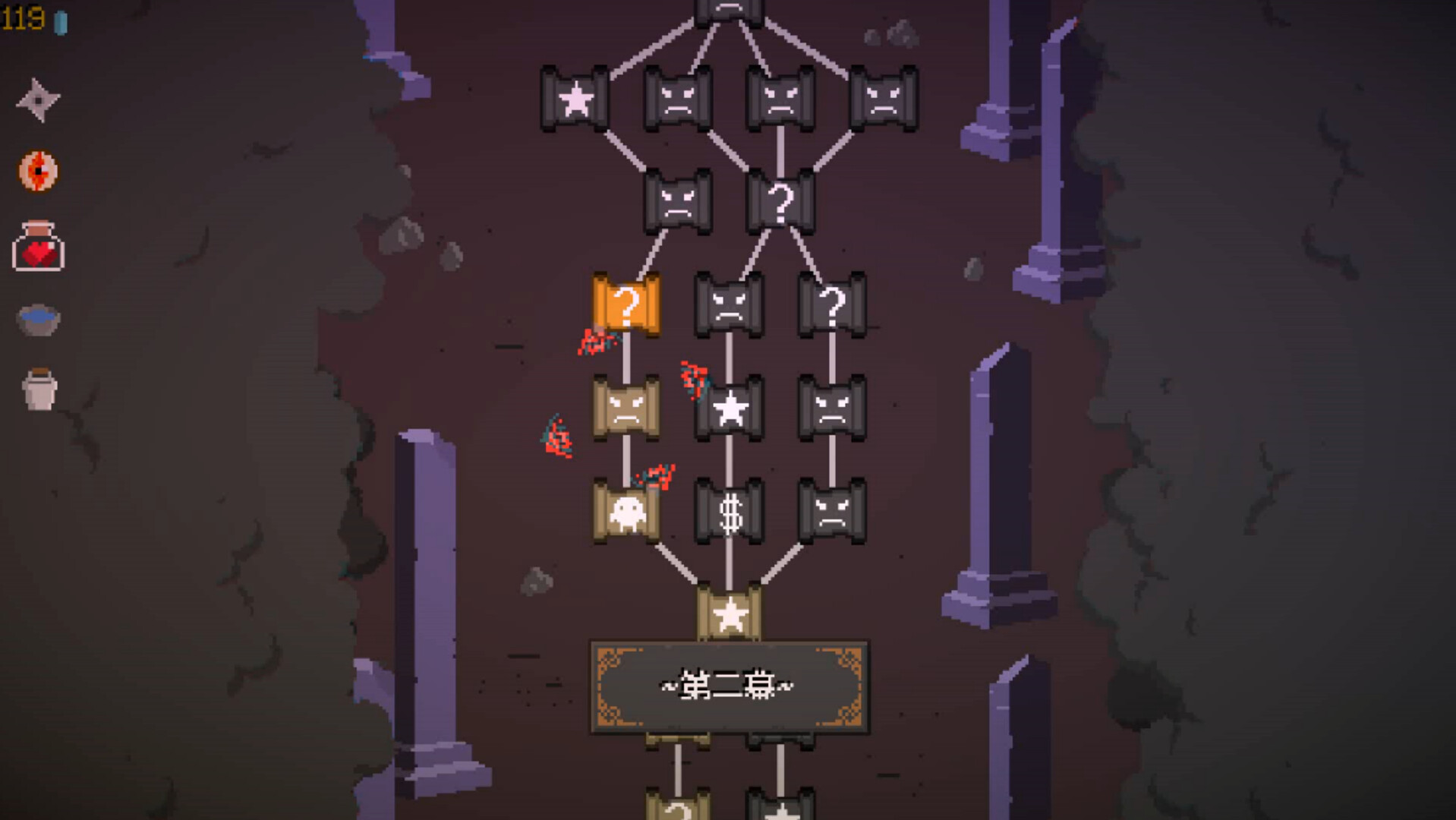Click the gray bucket item icon

[39, 389]
